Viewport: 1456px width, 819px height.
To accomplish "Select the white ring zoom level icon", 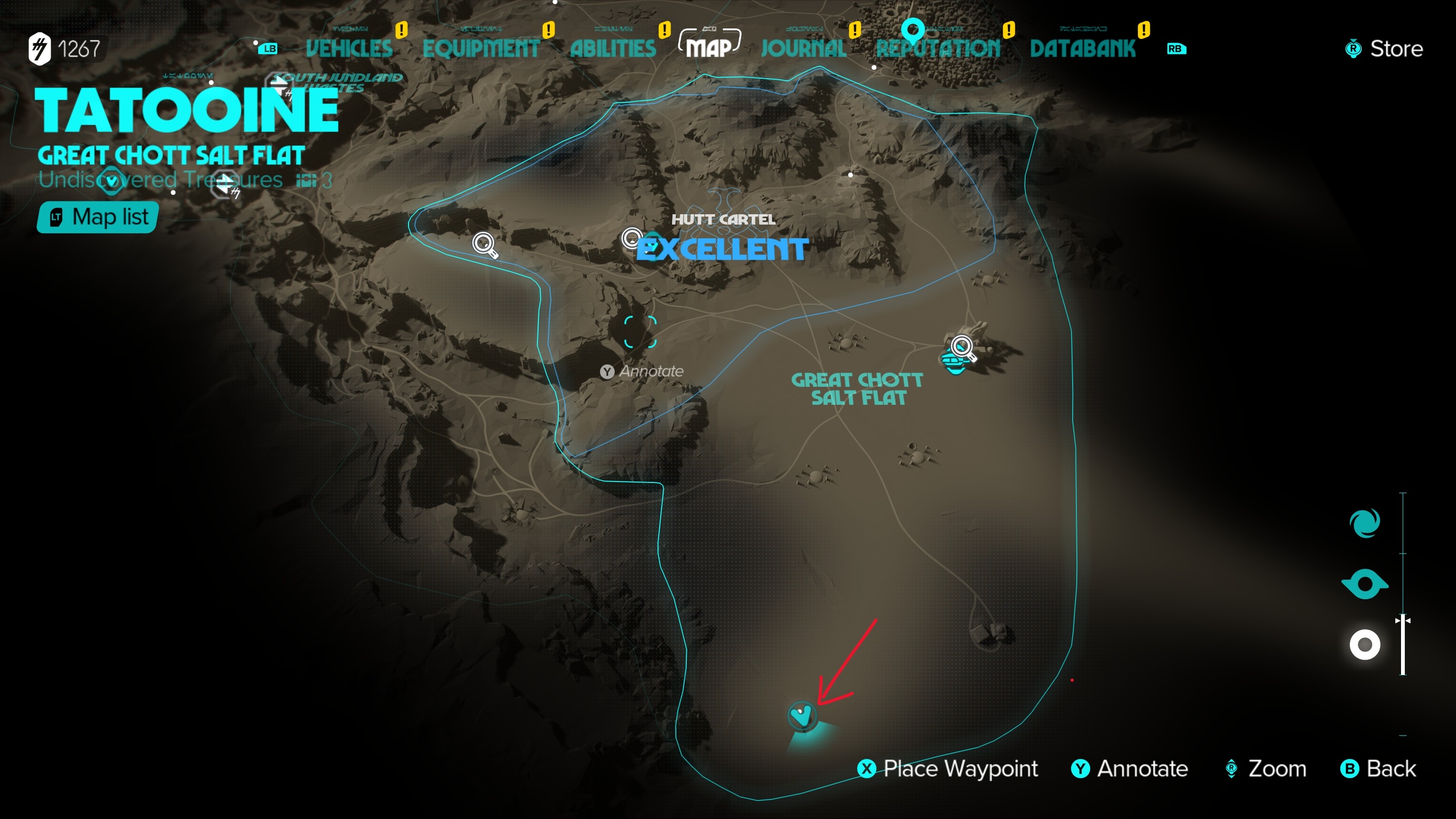I will (1365, 645).
